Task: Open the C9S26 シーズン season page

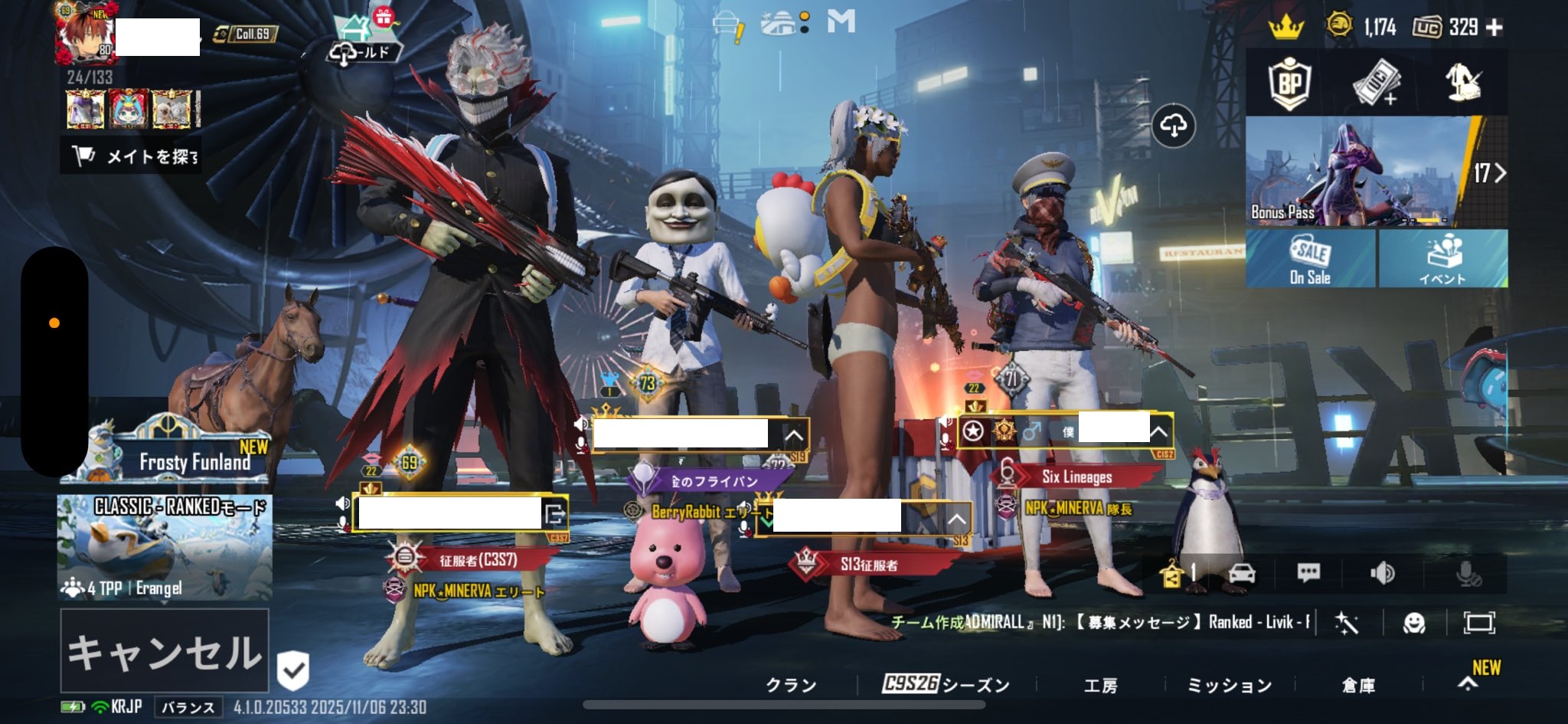Action: coord(946,685)
